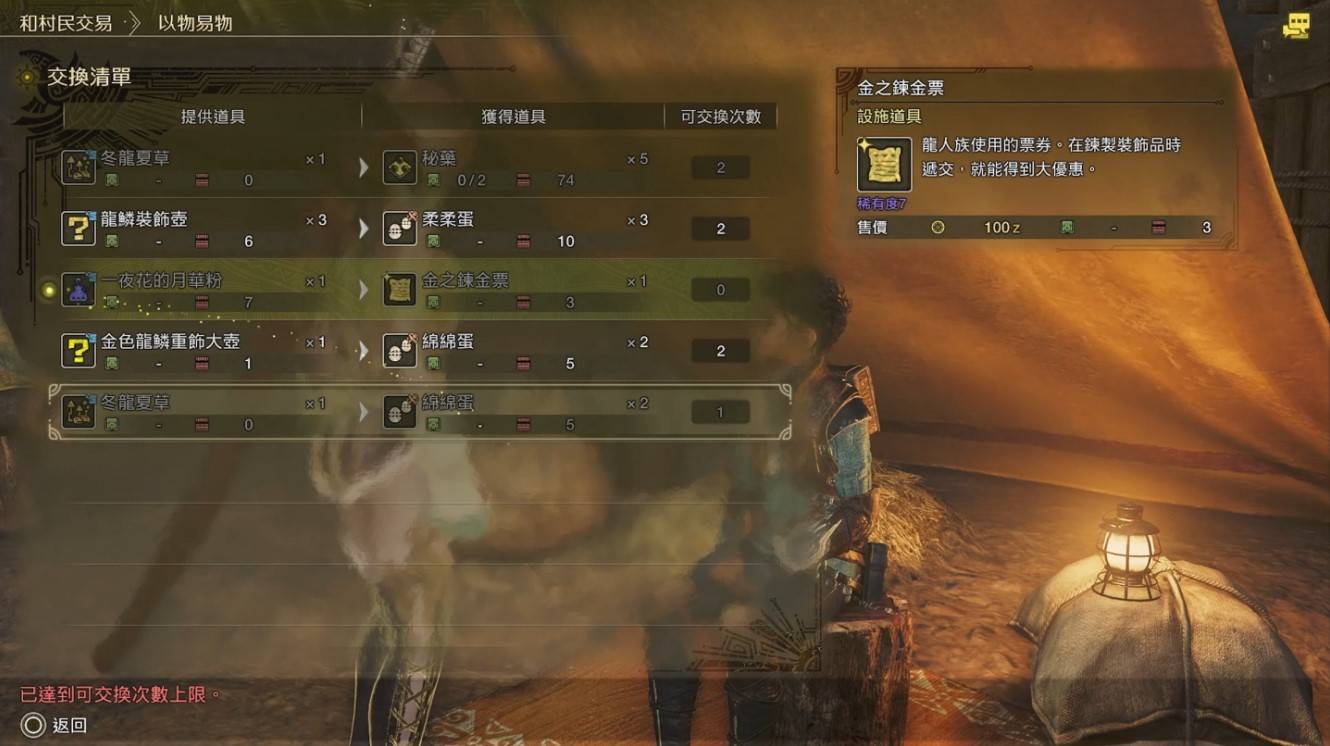Select the 金色龍鱗重飾大壺 question-mark icon
The image size is (1330, 746).
tap(79, 350)
